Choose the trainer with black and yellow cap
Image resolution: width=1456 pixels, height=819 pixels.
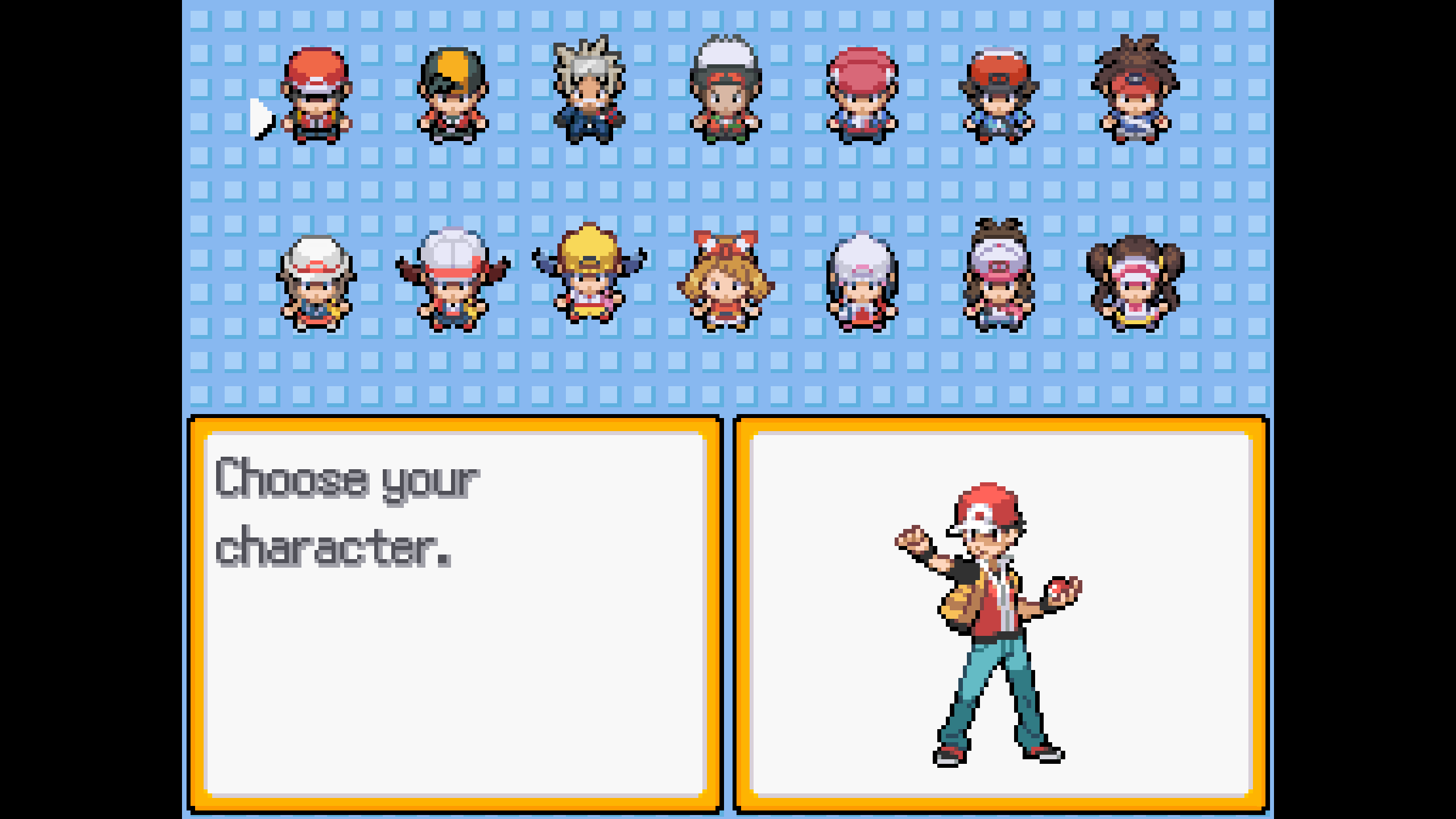pos(453,96)
